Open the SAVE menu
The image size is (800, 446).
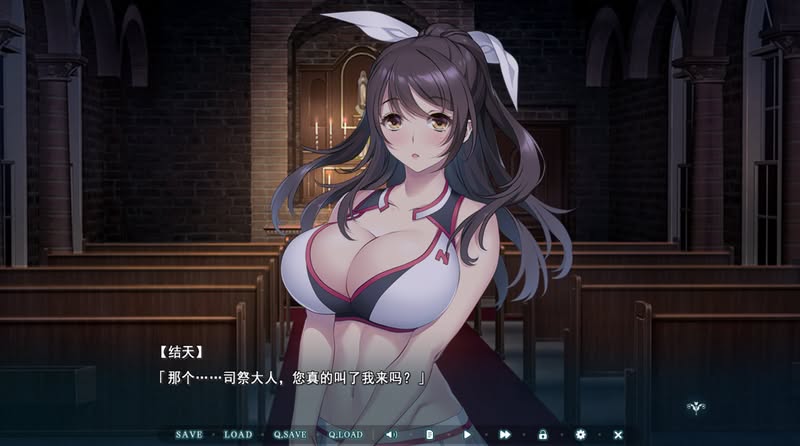tap(189, 435)
